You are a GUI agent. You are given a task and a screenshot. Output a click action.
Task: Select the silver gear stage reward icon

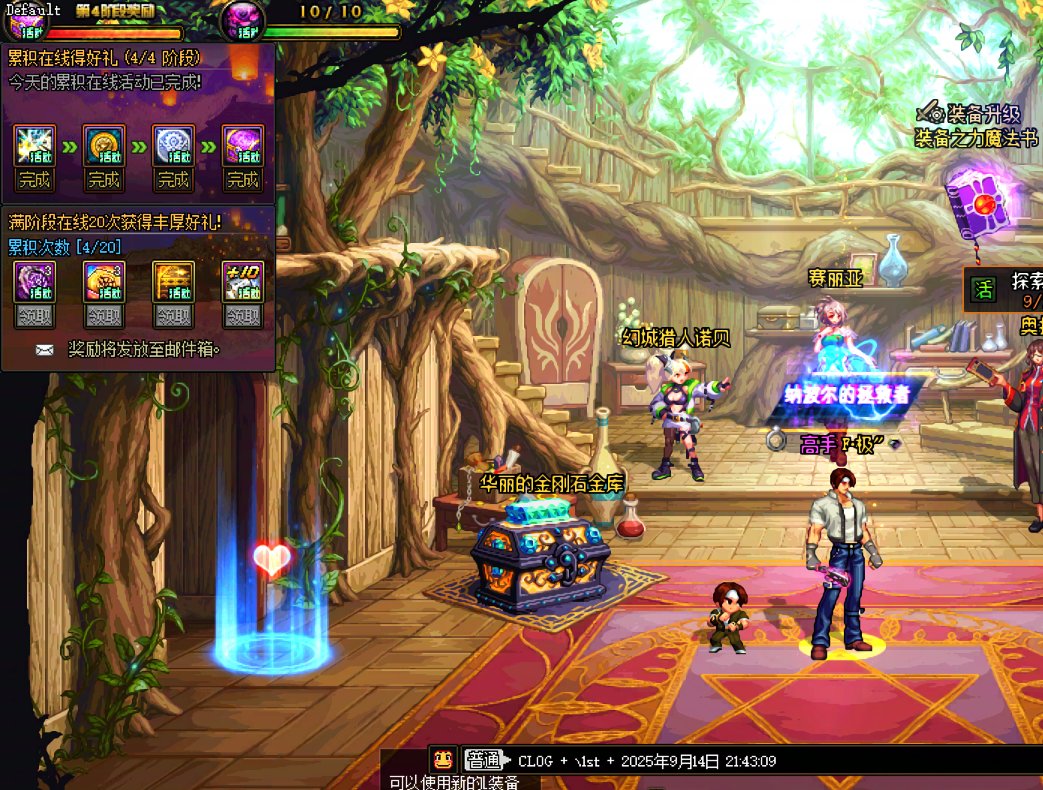(173, 146)
